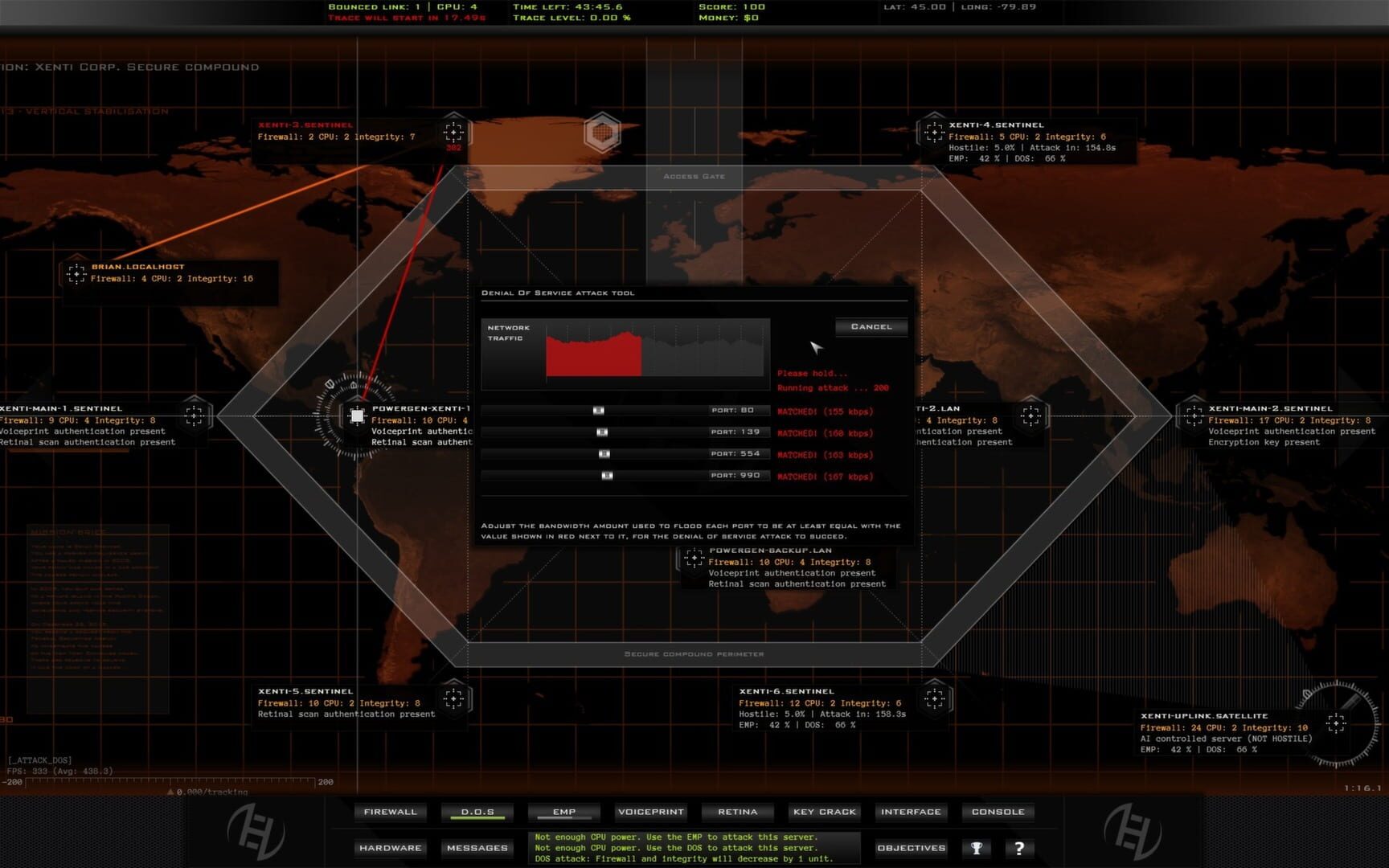The width and height of the screenshot is (1389, 868).
Task: Open the trophy achievements icon
Action: [x=977, y=847]
